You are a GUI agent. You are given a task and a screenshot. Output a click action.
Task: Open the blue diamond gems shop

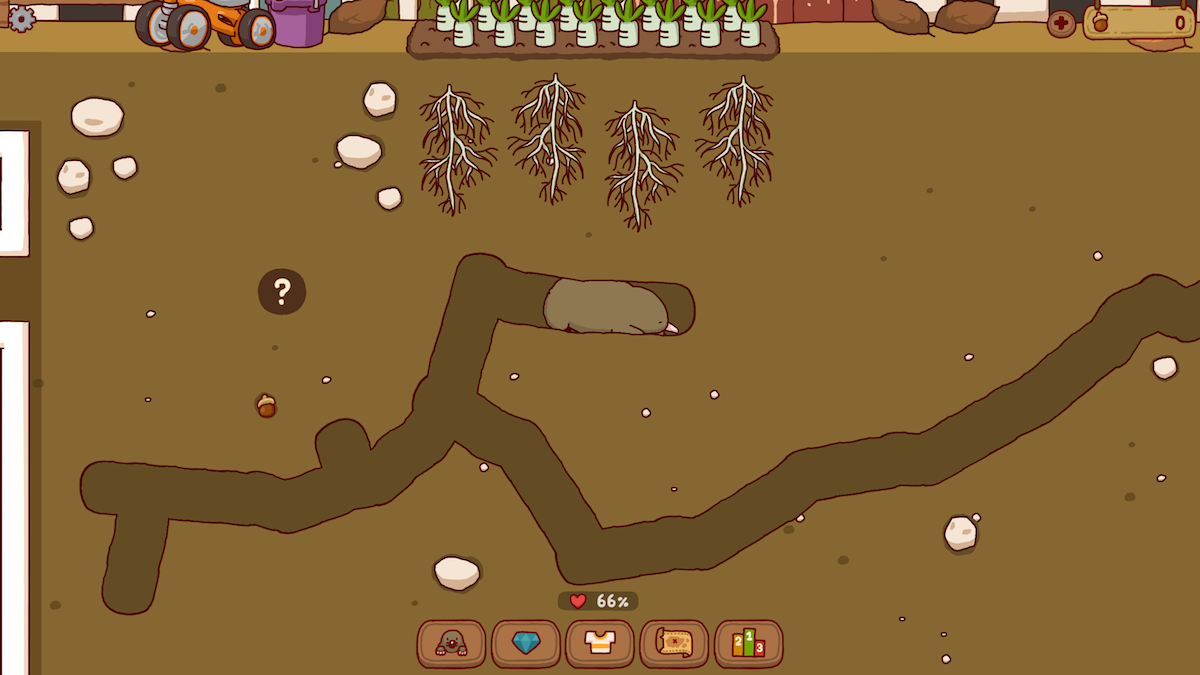pyautogui.click(x=526, y=644)
